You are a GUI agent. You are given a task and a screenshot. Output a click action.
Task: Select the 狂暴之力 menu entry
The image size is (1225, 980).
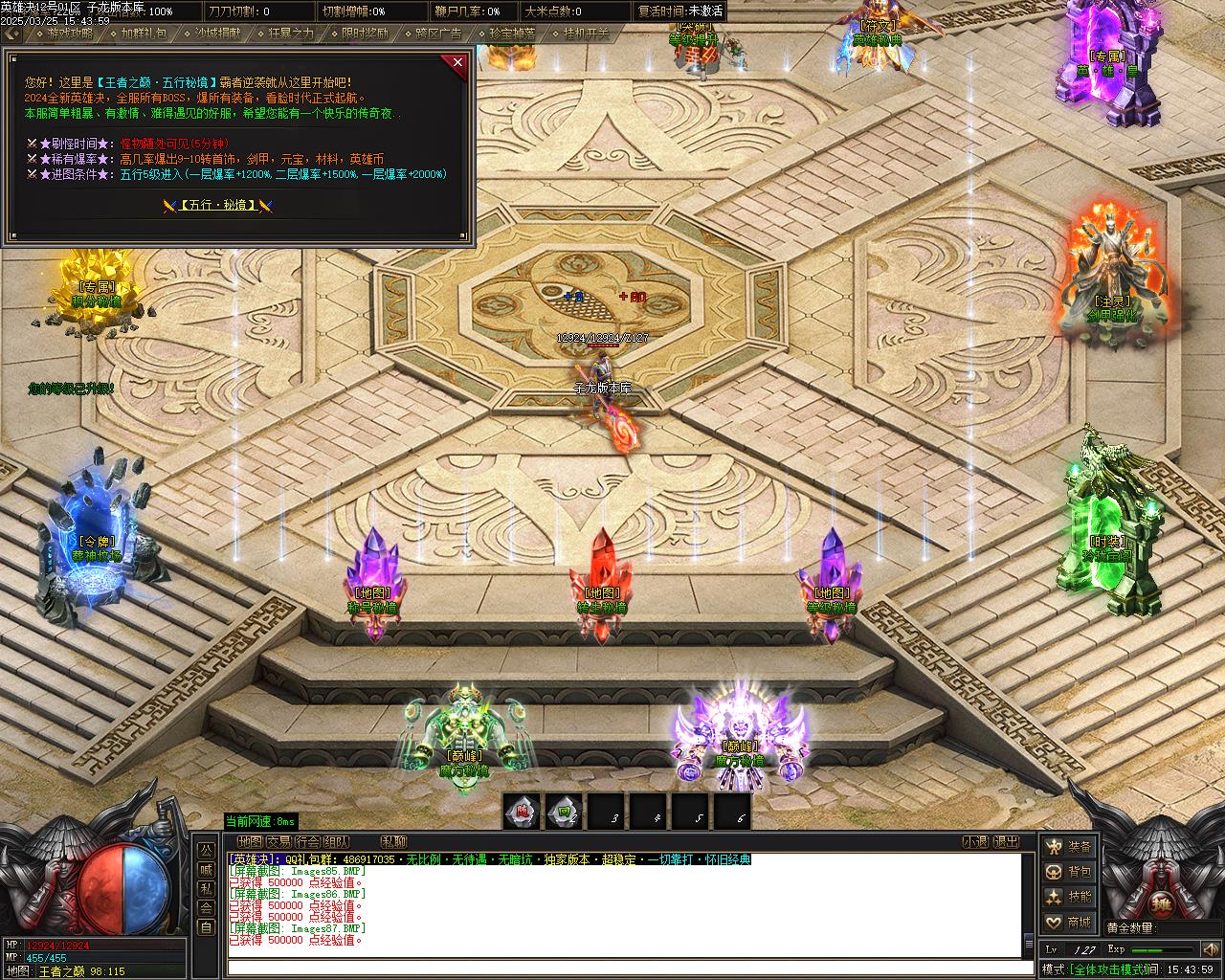click(x=291, y=33)
